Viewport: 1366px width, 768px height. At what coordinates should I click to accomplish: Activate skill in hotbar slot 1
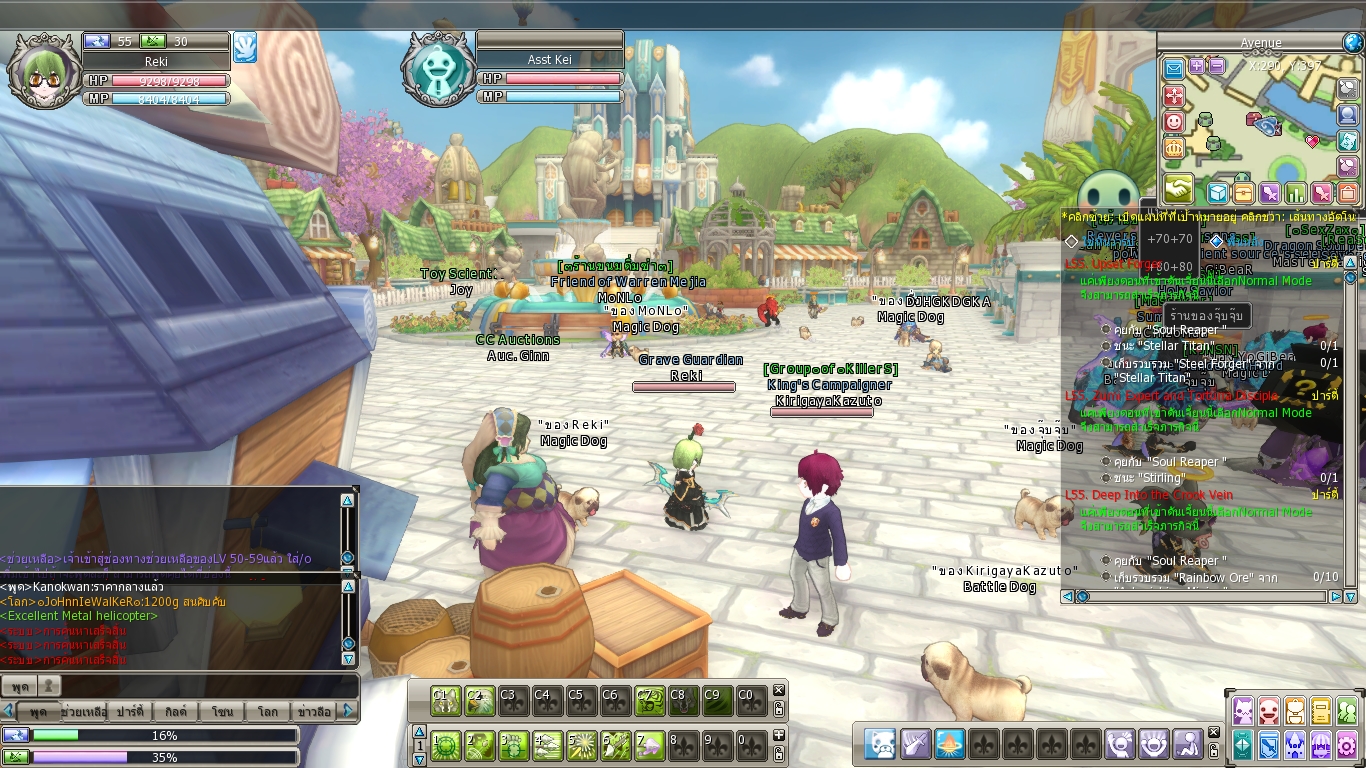coord(446,745)
